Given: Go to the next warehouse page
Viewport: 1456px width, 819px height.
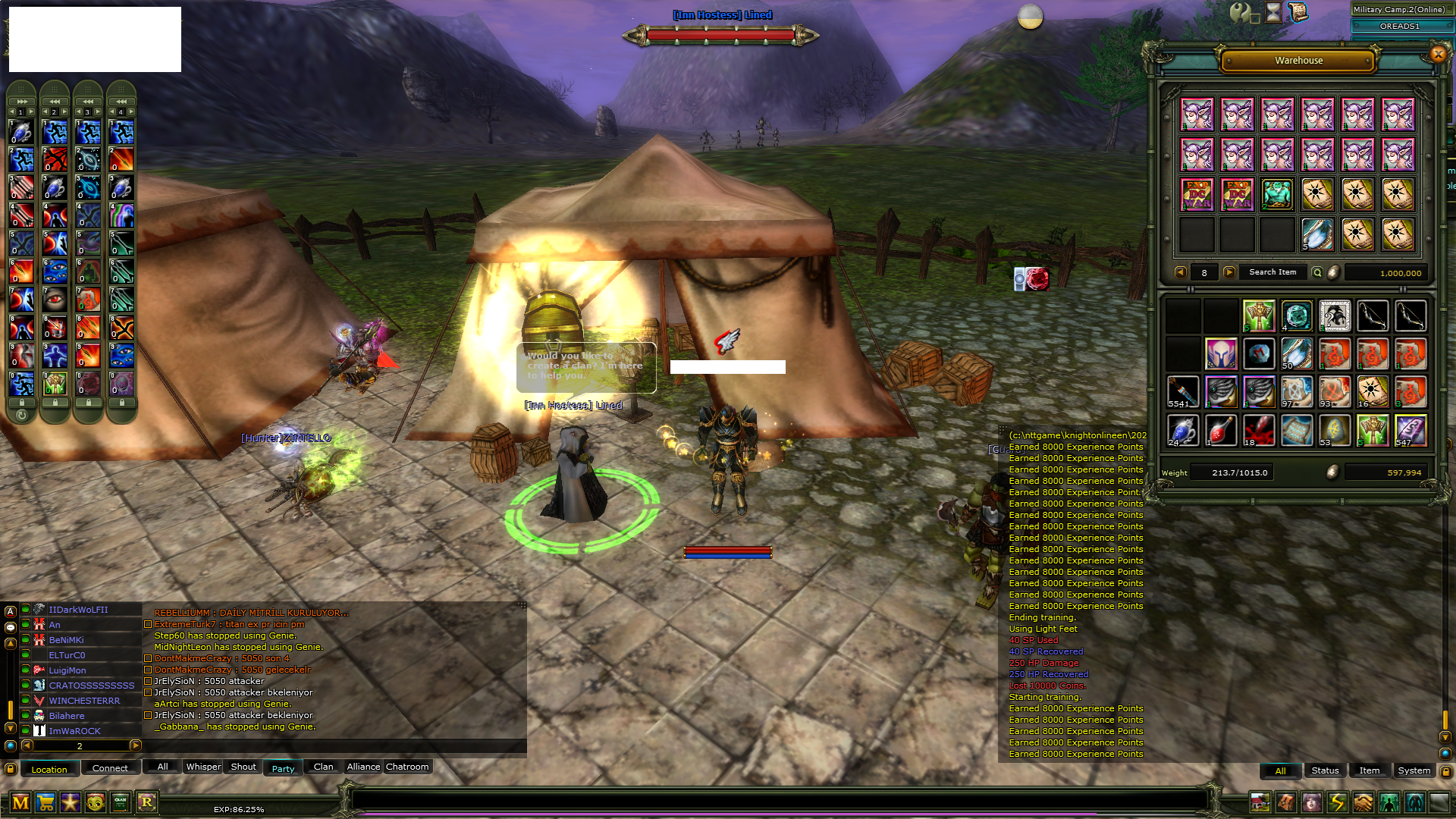Looking at the screenshot, I should [x=1229, y=272].
